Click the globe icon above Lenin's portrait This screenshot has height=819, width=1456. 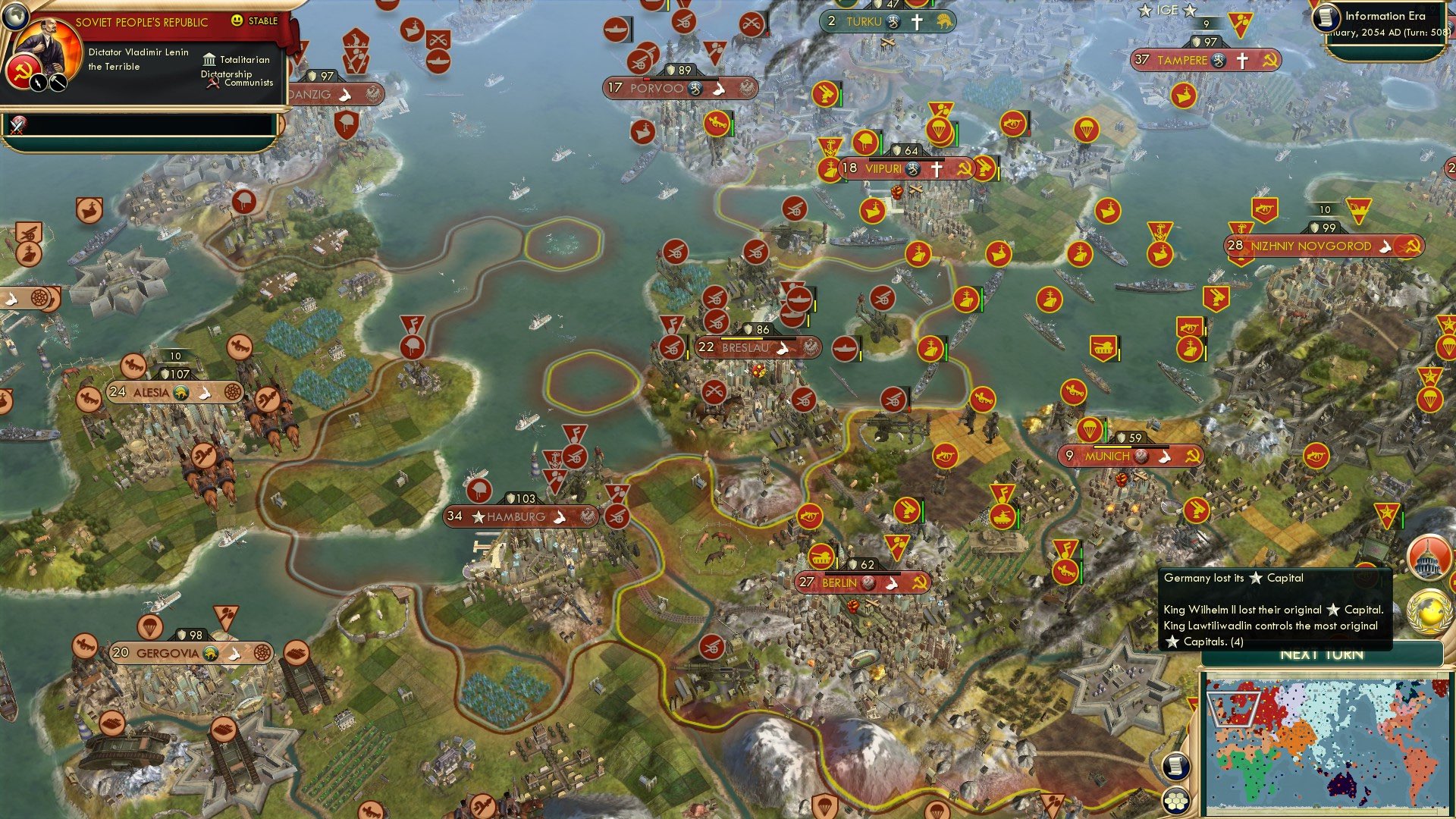click(16, 16)
